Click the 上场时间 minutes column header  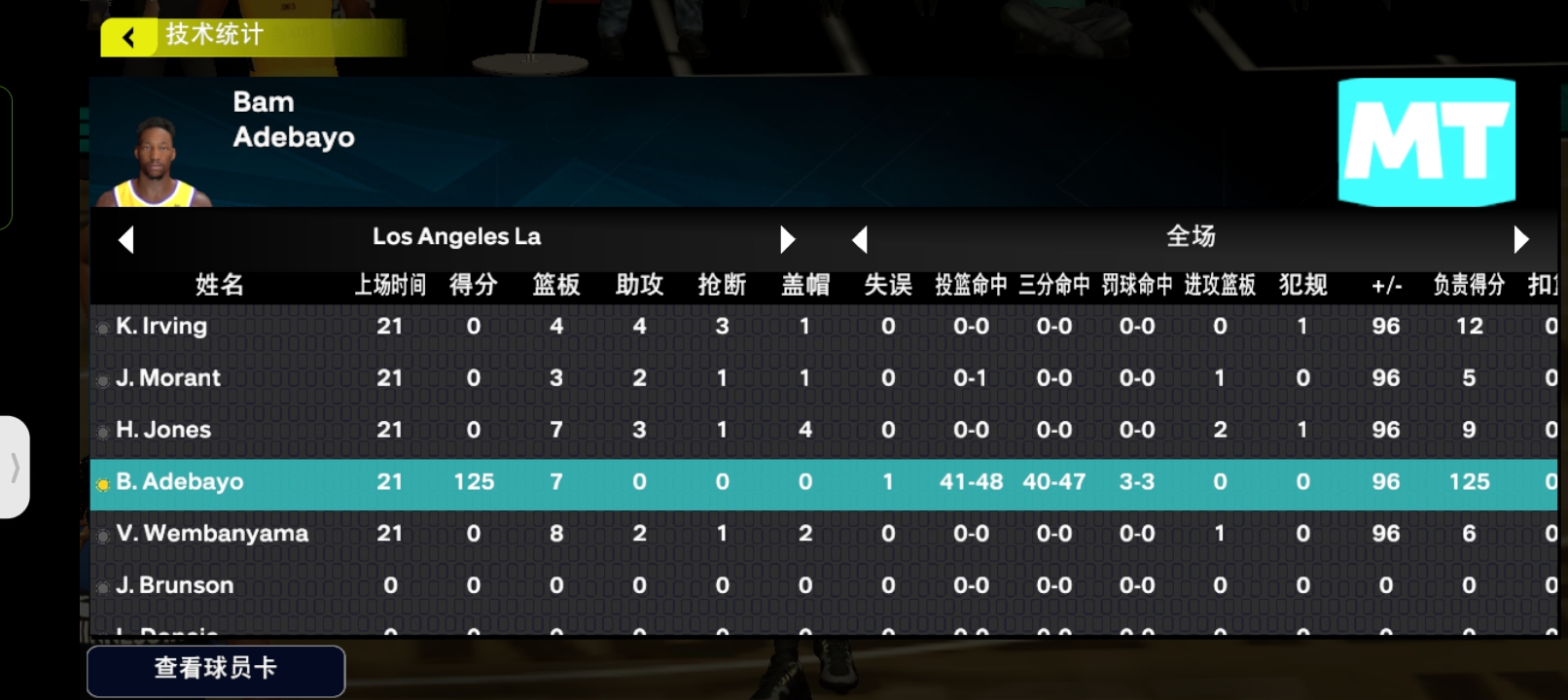click(390, 285)
